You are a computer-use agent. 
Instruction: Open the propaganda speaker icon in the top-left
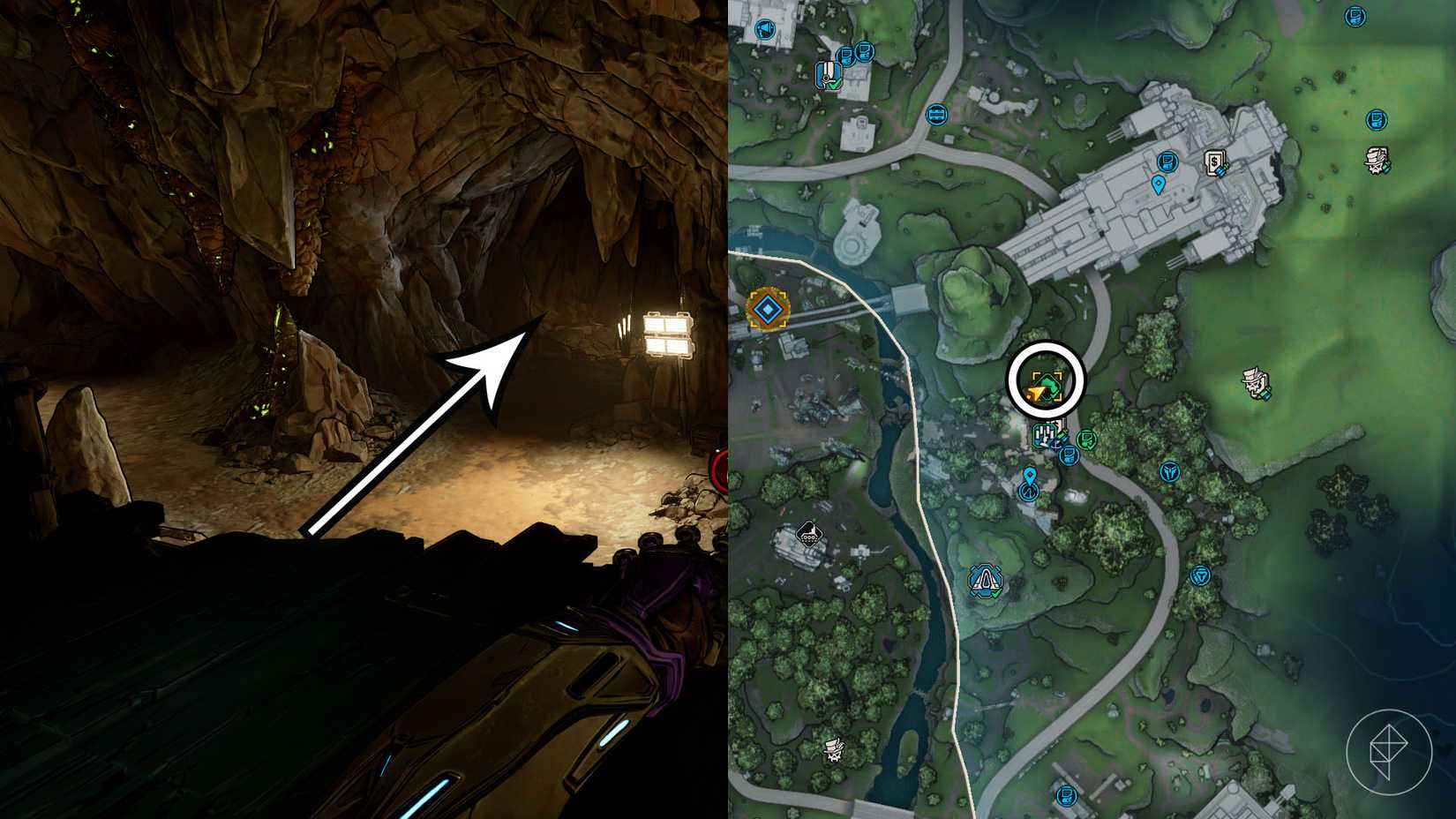coord(764,27)
